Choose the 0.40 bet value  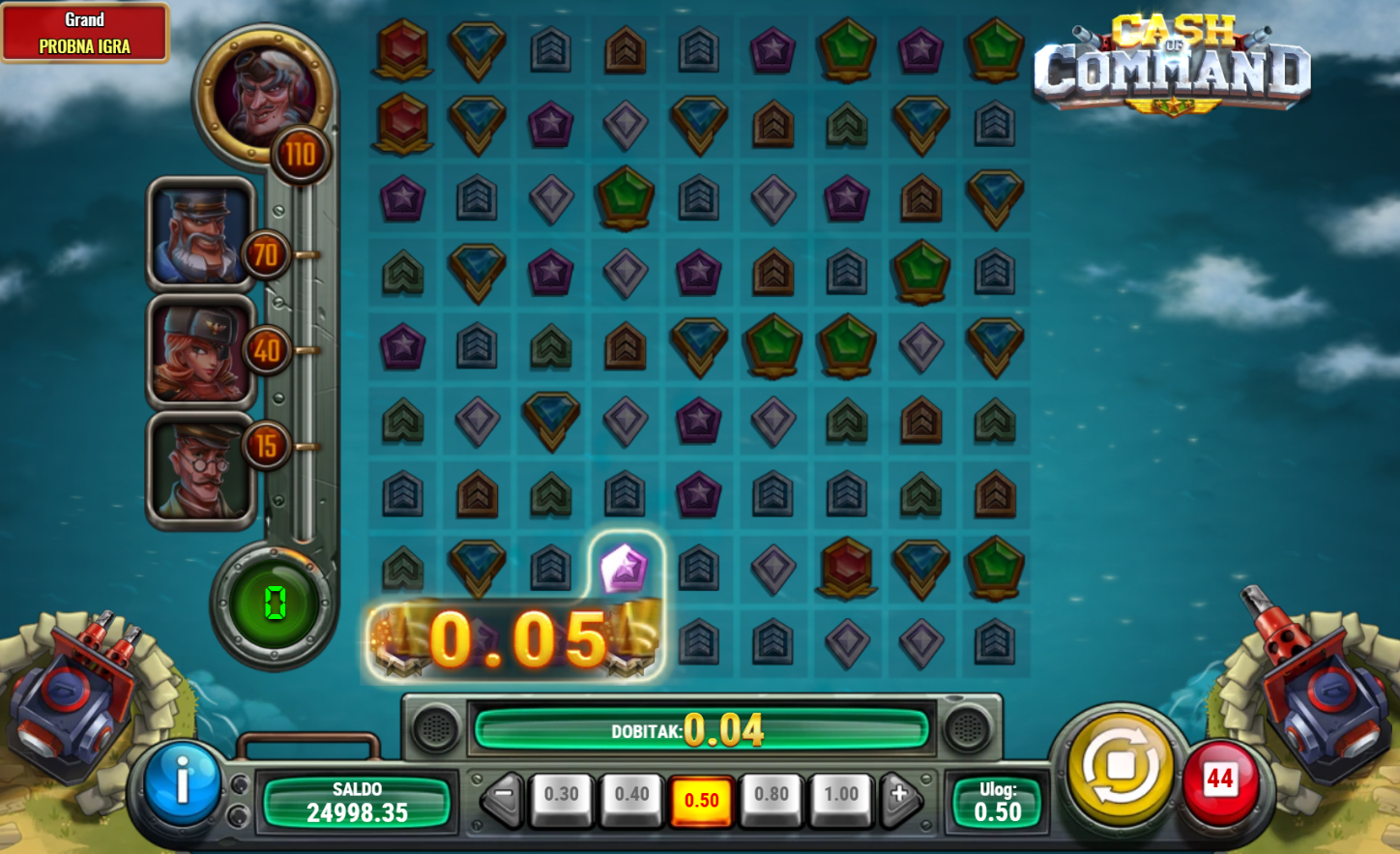point(631,797)
